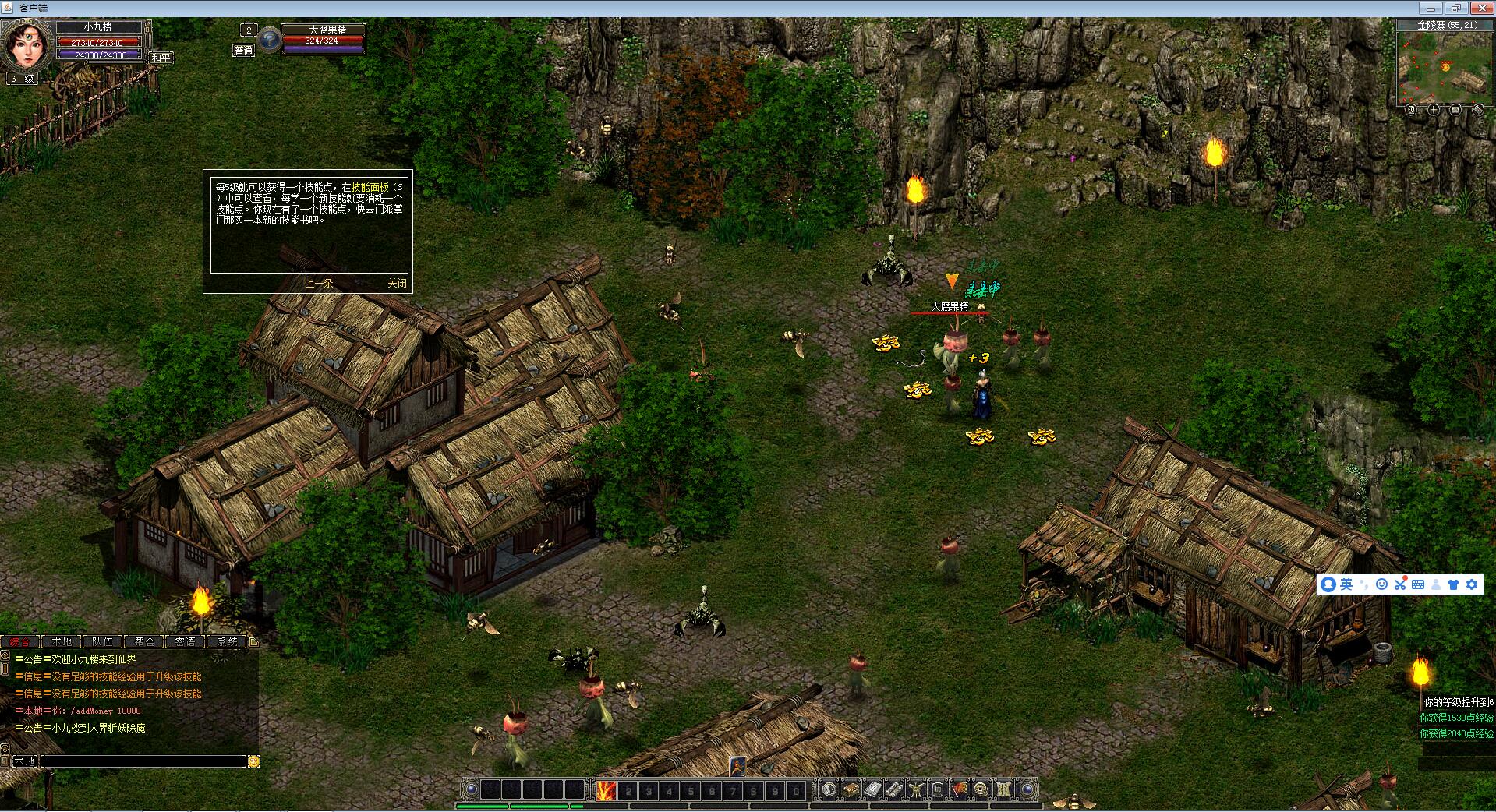The width and height of the screenshot is (1496, 812).
Task: Click the chat message input field
Action: (x=143, y=761)
